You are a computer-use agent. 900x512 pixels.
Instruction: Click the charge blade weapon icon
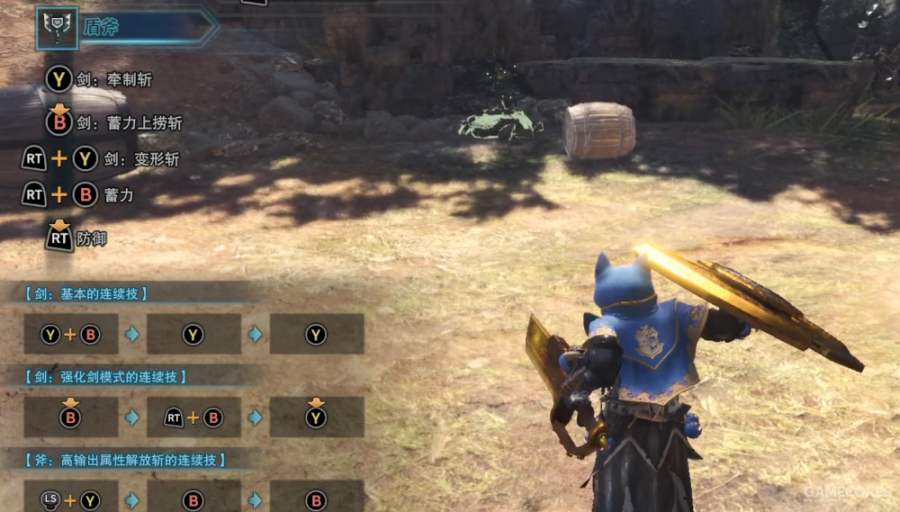click(57, 29)
